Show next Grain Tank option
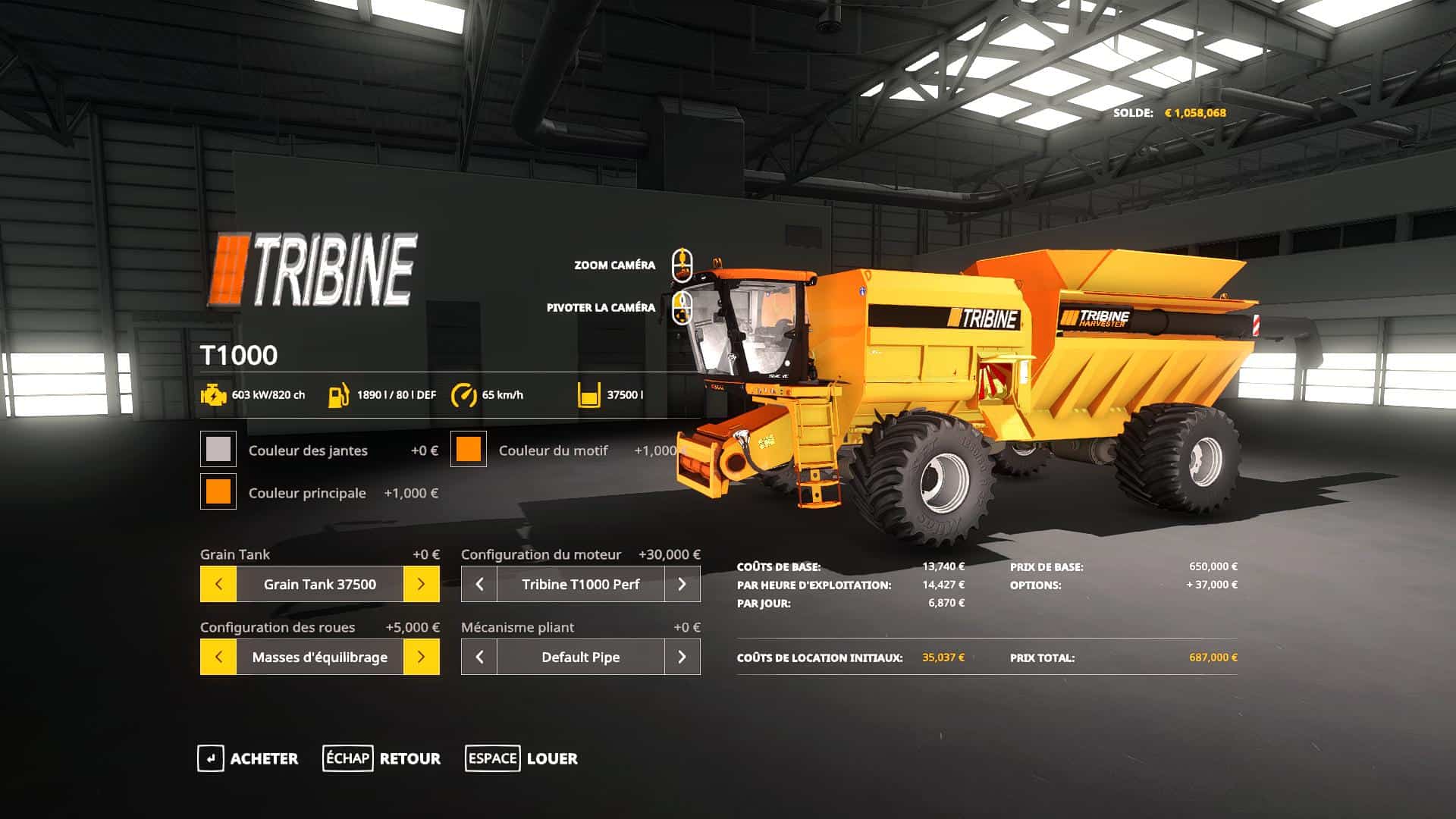This screenshot has width=1456, height=819. coord(421,584)
